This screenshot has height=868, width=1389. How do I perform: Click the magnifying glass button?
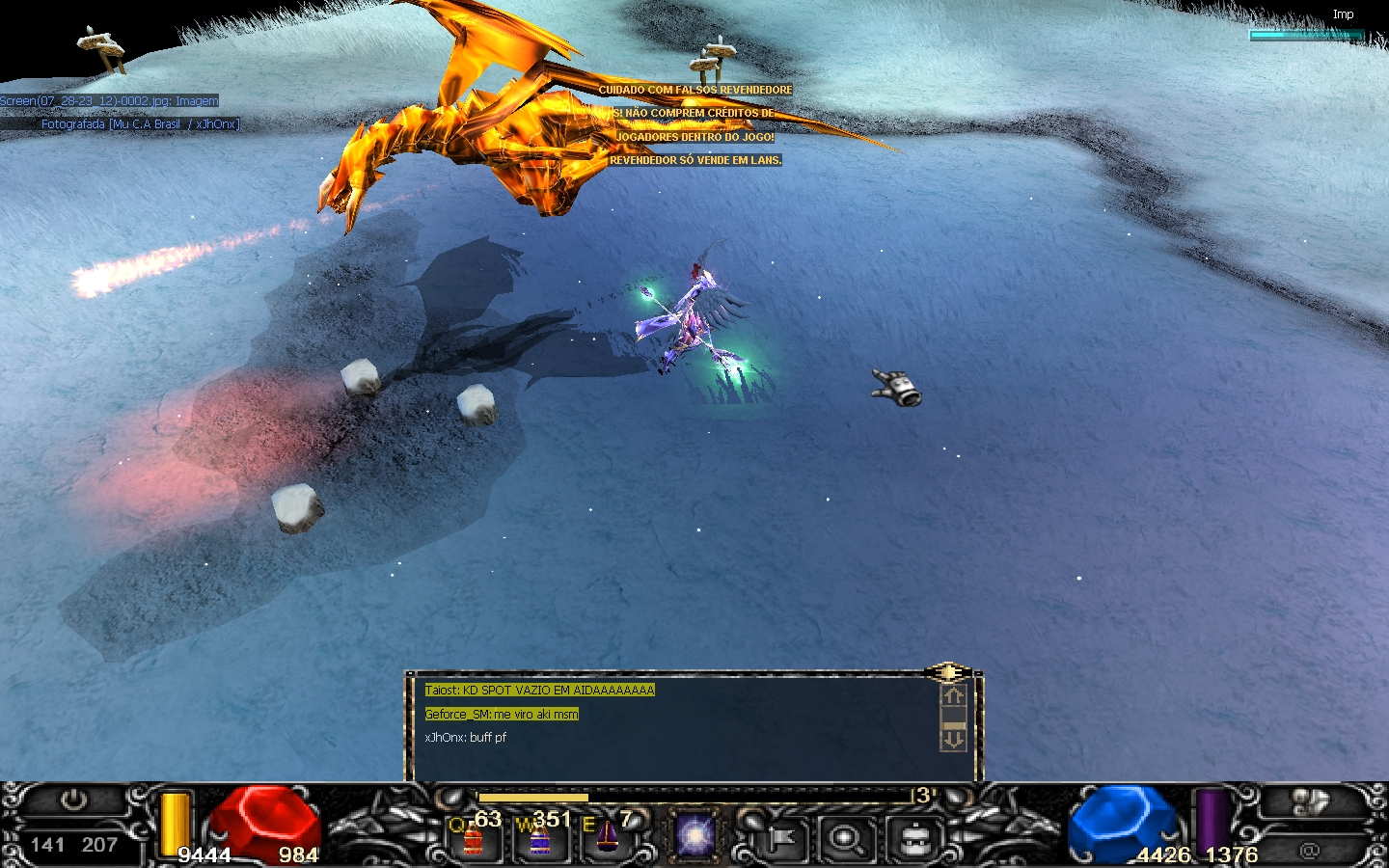[846, 839]
